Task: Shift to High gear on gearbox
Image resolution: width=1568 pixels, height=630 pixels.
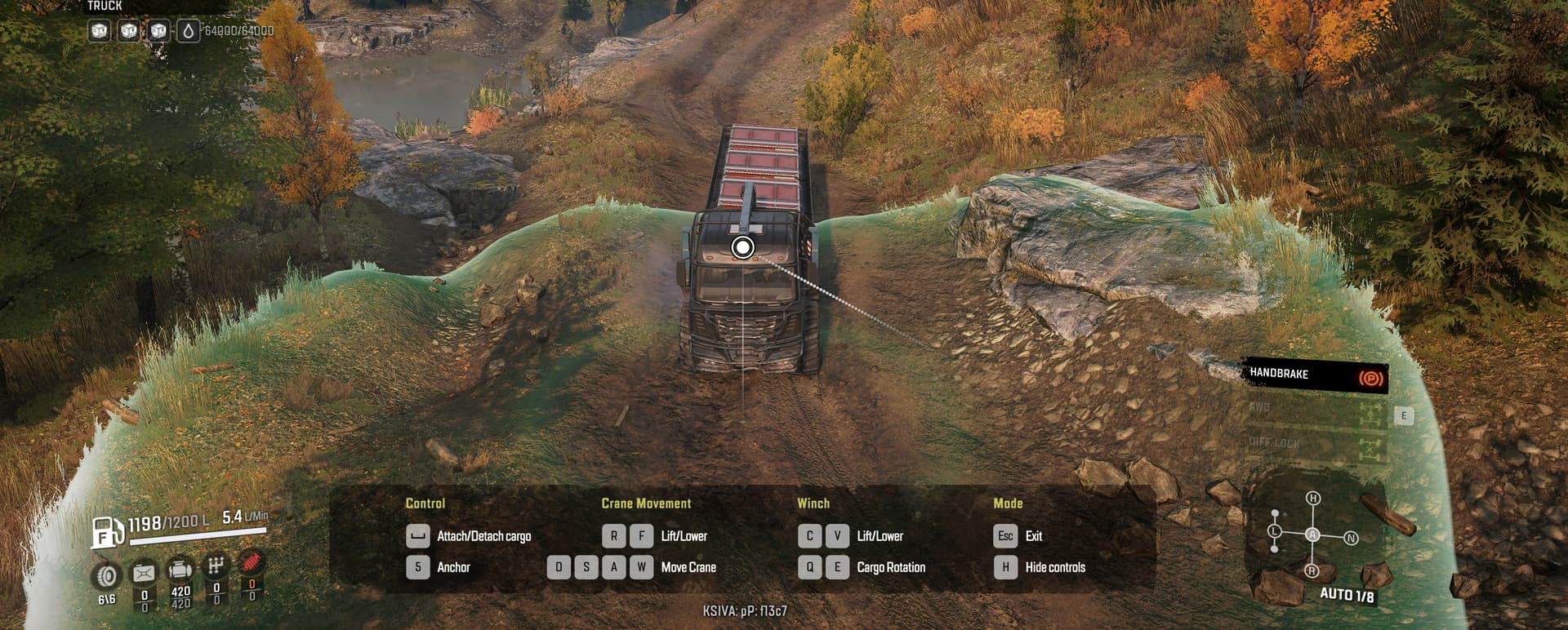Action: 1312,499
